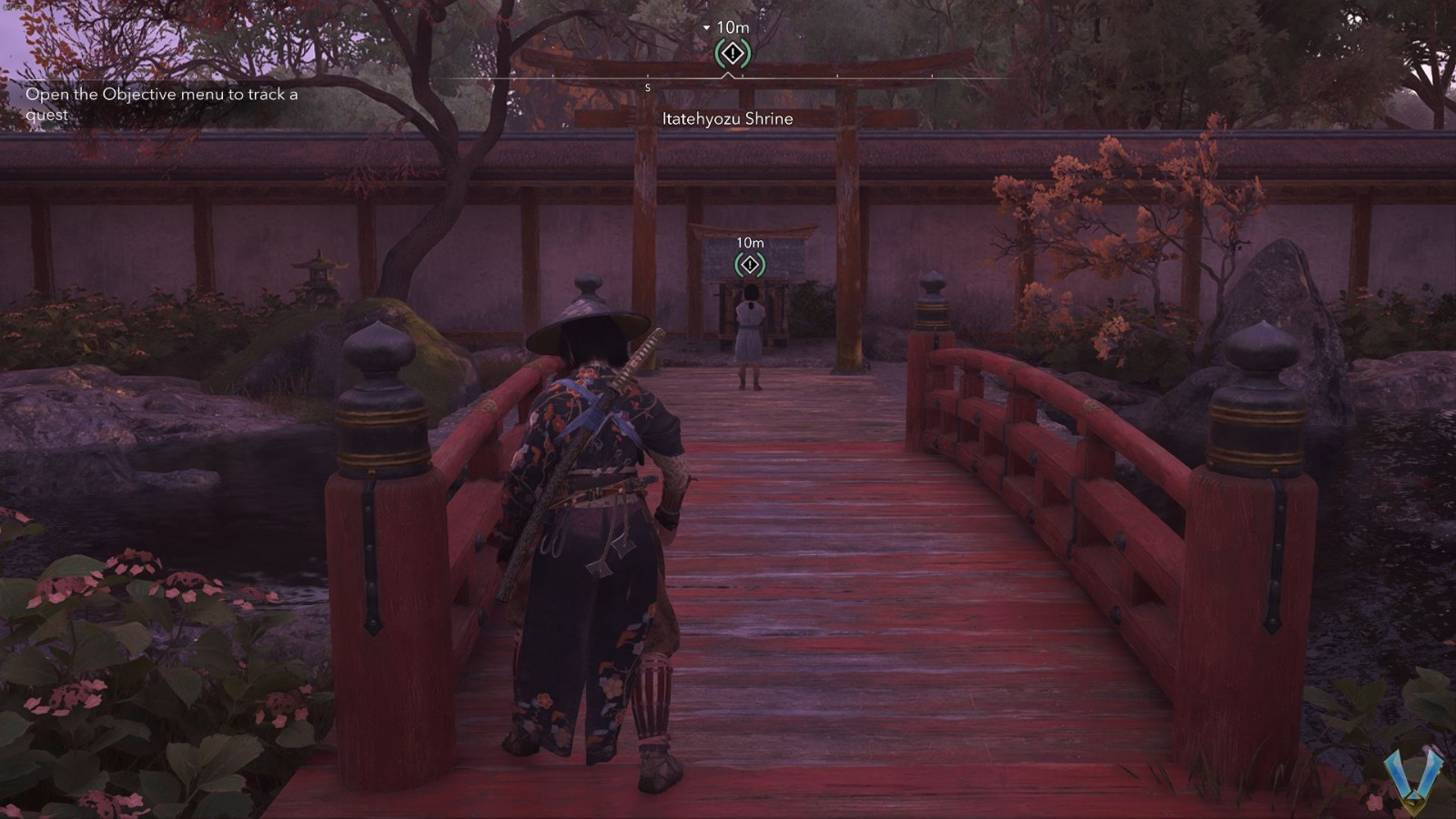
Task: Expand the small arrow beside the top 10m distance
Action: (x=707, y=27)
